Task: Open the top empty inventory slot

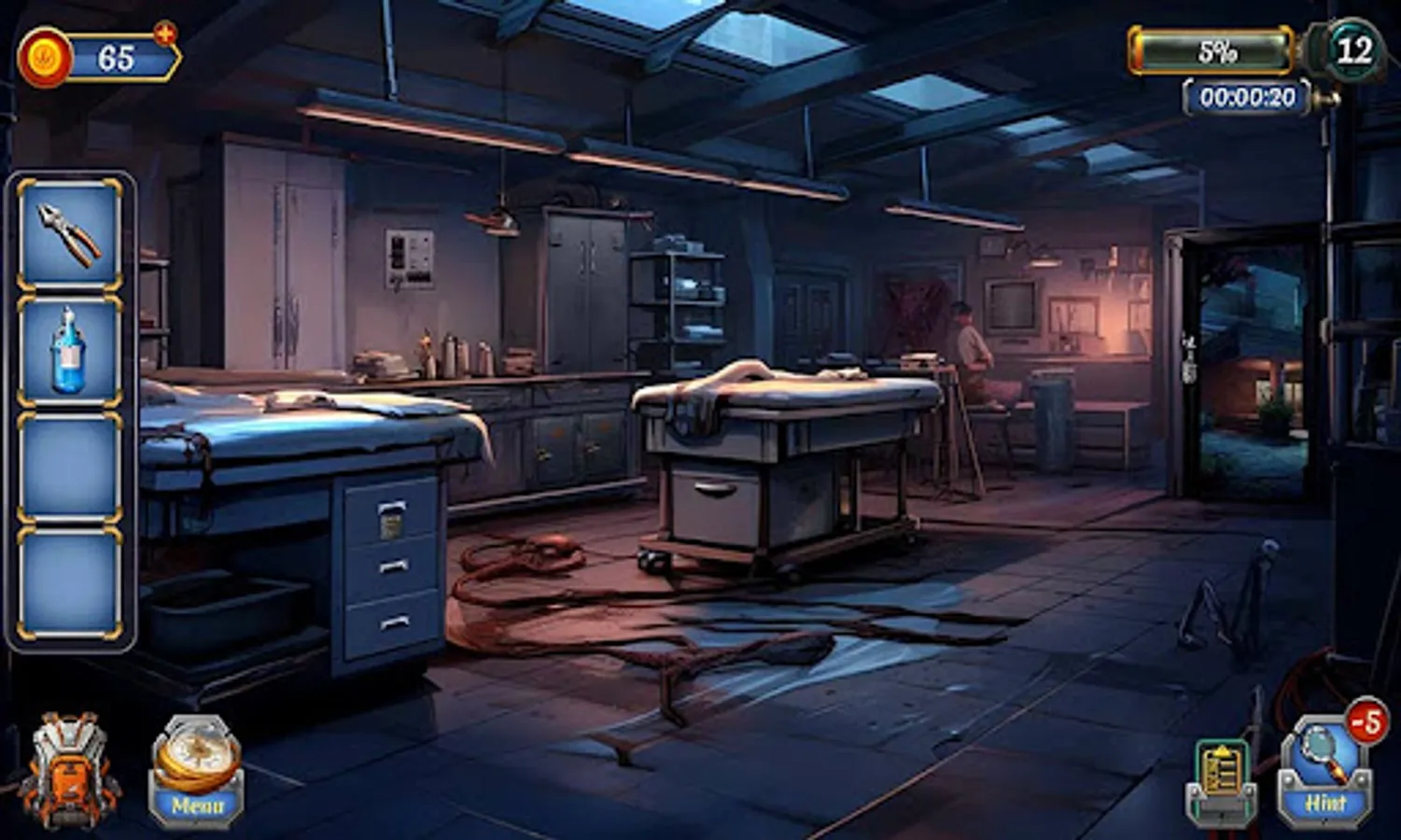Action: (68, 467)
